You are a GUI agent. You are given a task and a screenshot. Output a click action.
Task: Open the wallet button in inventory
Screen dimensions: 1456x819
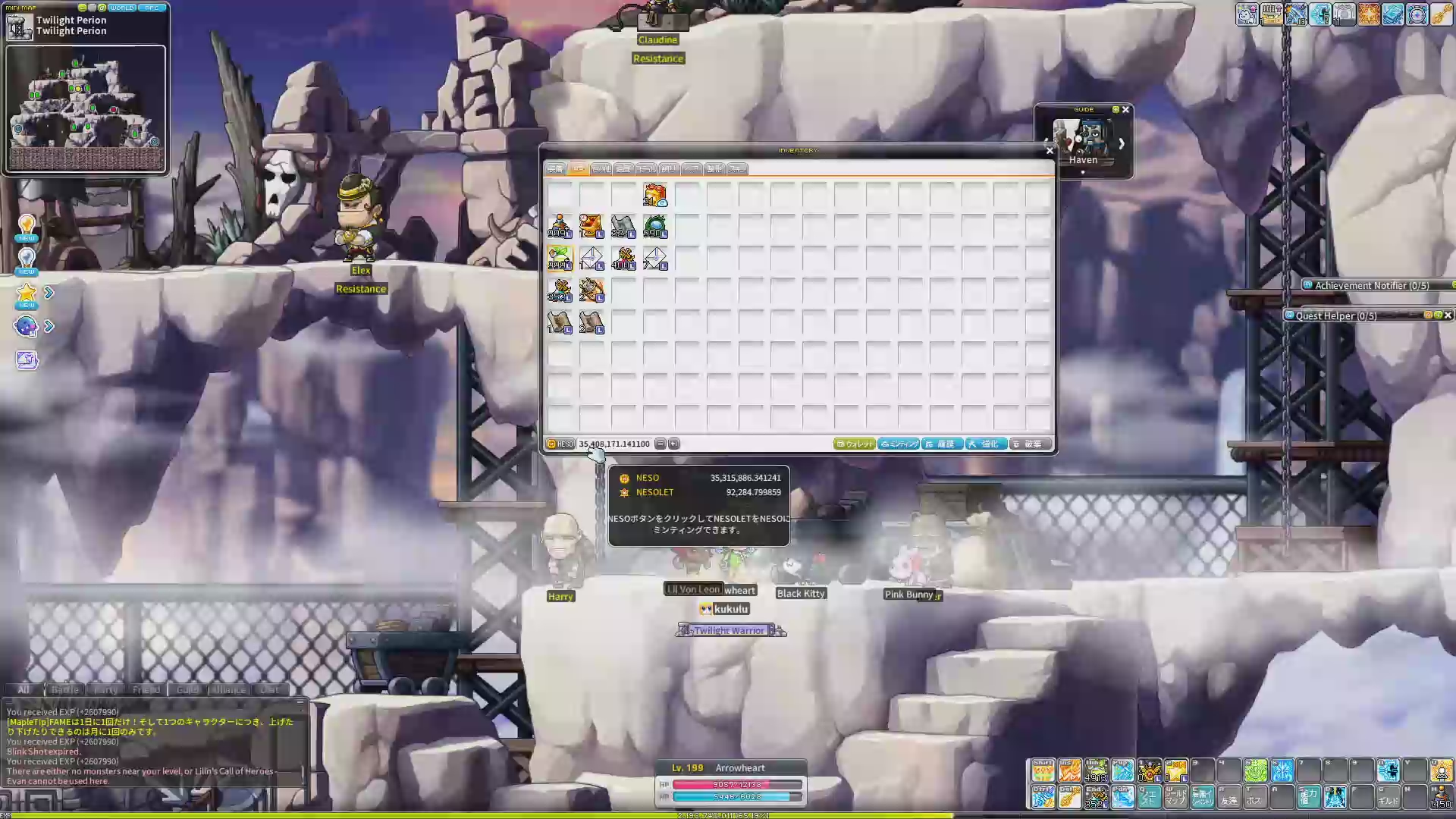point(855,444)
